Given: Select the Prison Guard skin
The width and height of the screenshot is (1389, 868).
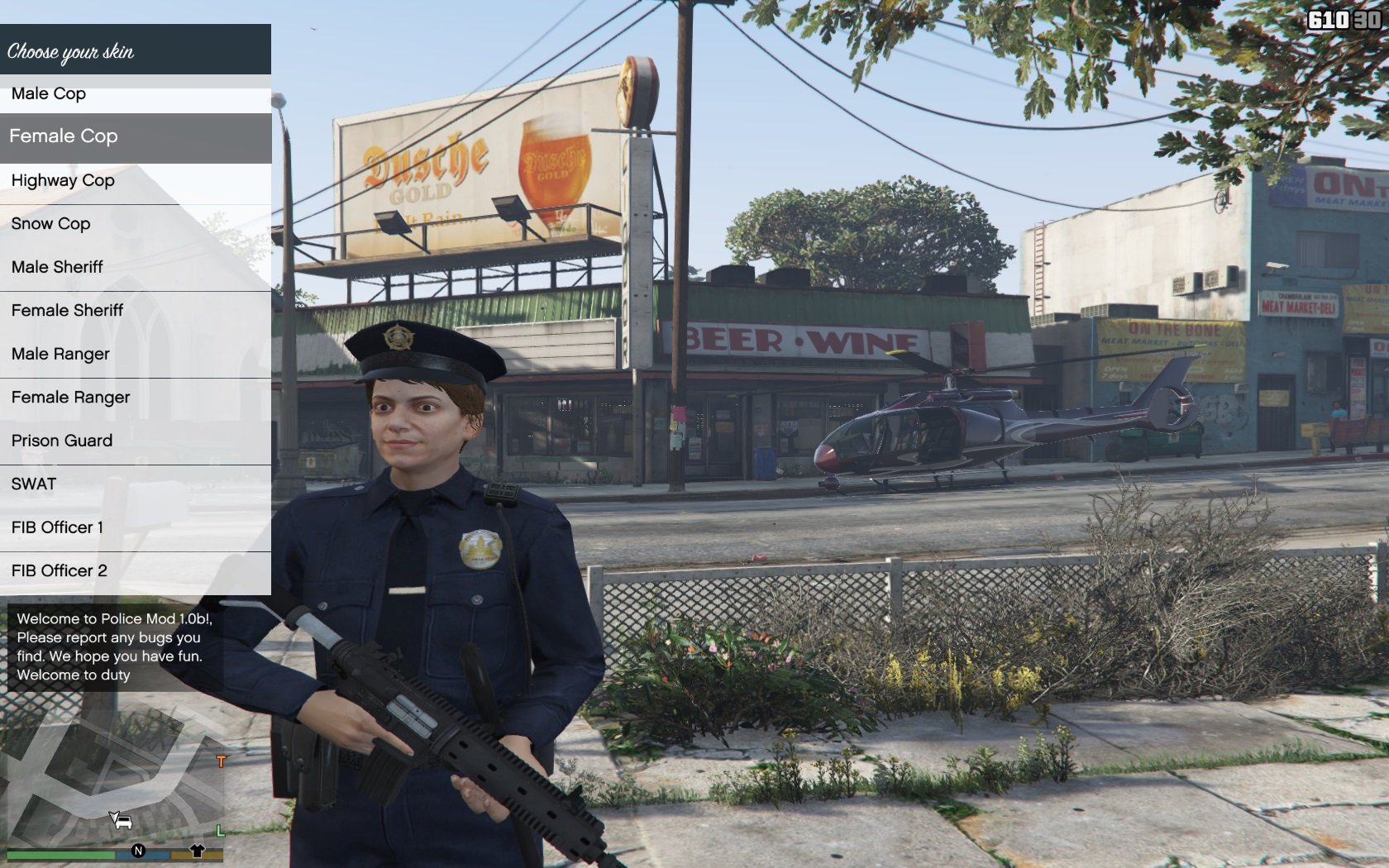Looking at the screenshot, I should 135,441.
